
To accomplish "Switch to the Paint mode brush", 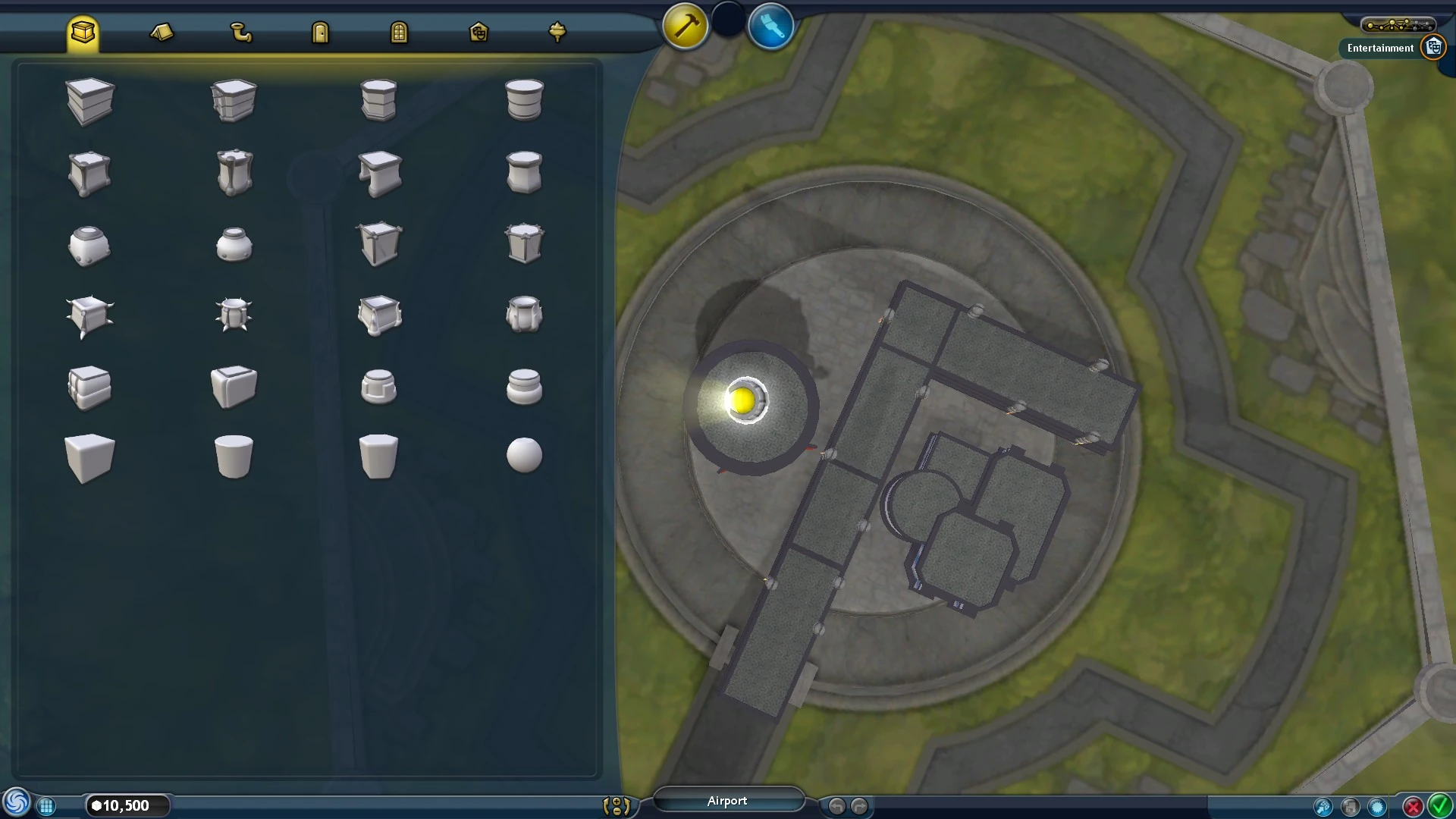I will 770,27.
